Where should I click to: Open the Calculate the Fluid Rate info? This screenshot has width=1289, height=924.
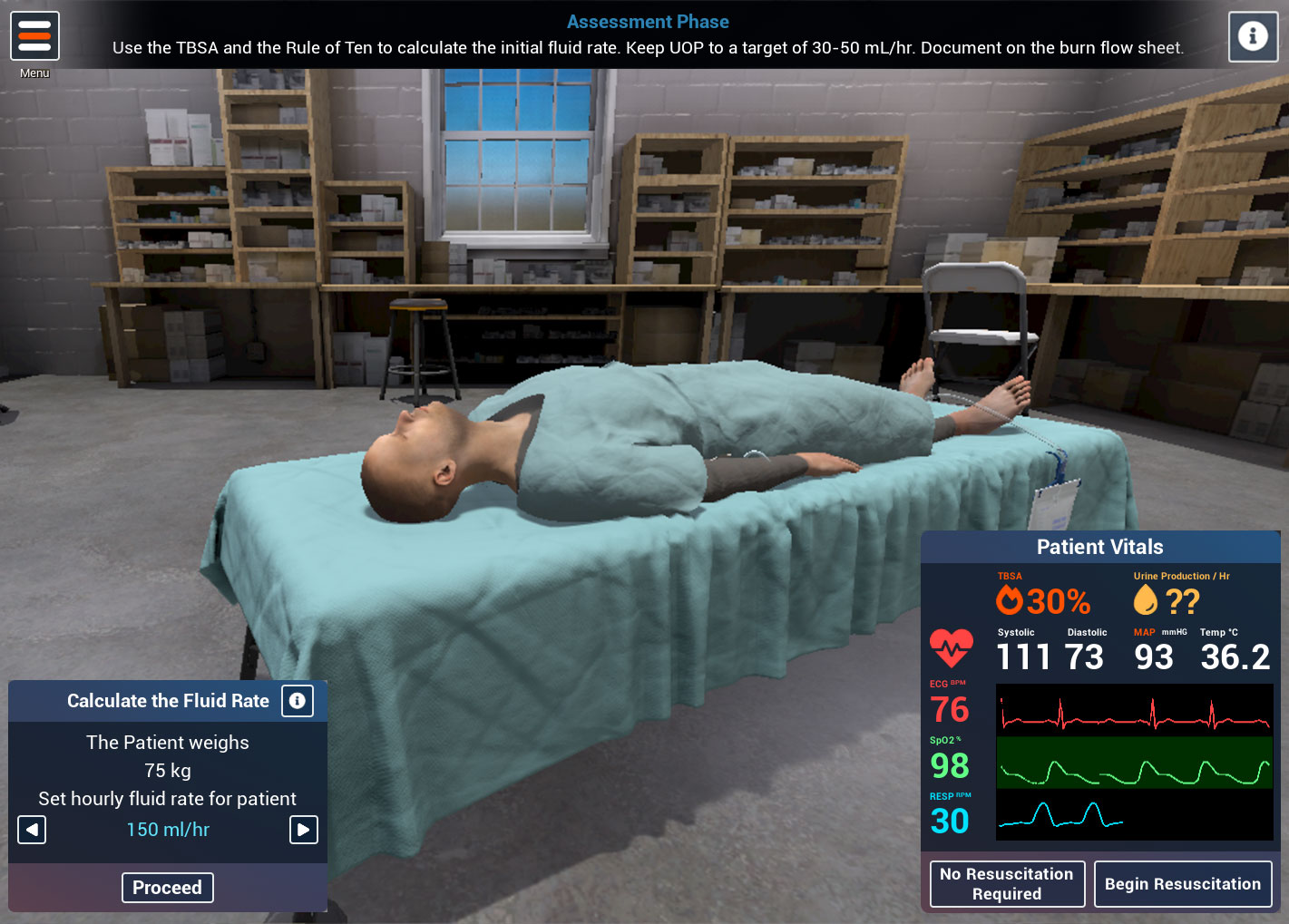tap(297, 701)
